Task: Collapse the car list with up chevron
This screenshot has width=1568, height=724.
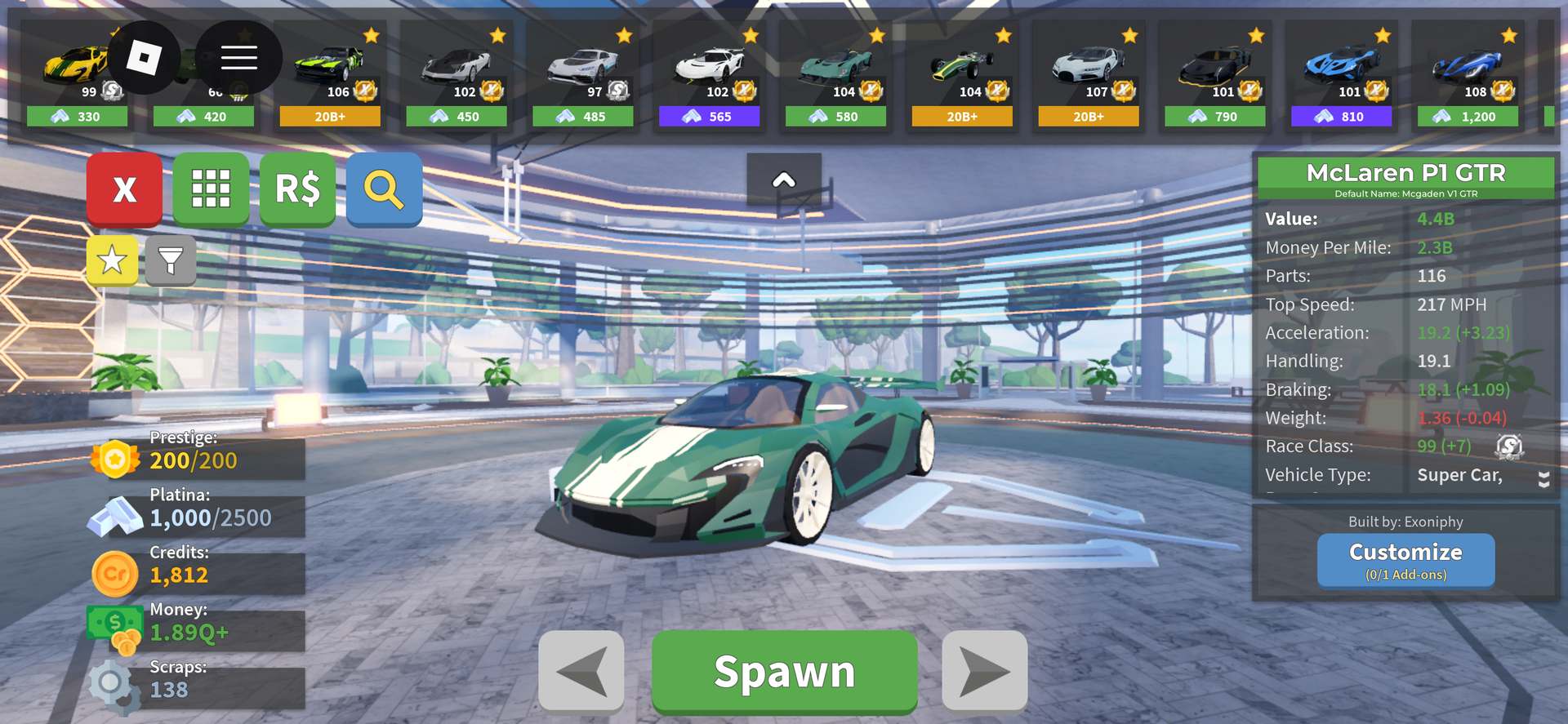Action: 784,180
